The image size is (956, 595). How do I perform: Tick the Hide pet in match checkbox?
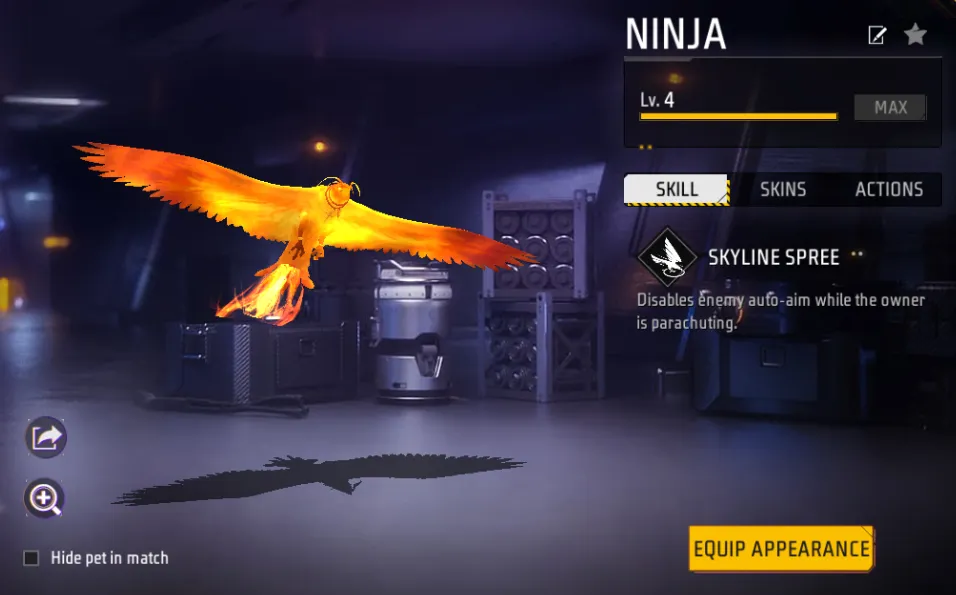(32, 558)
